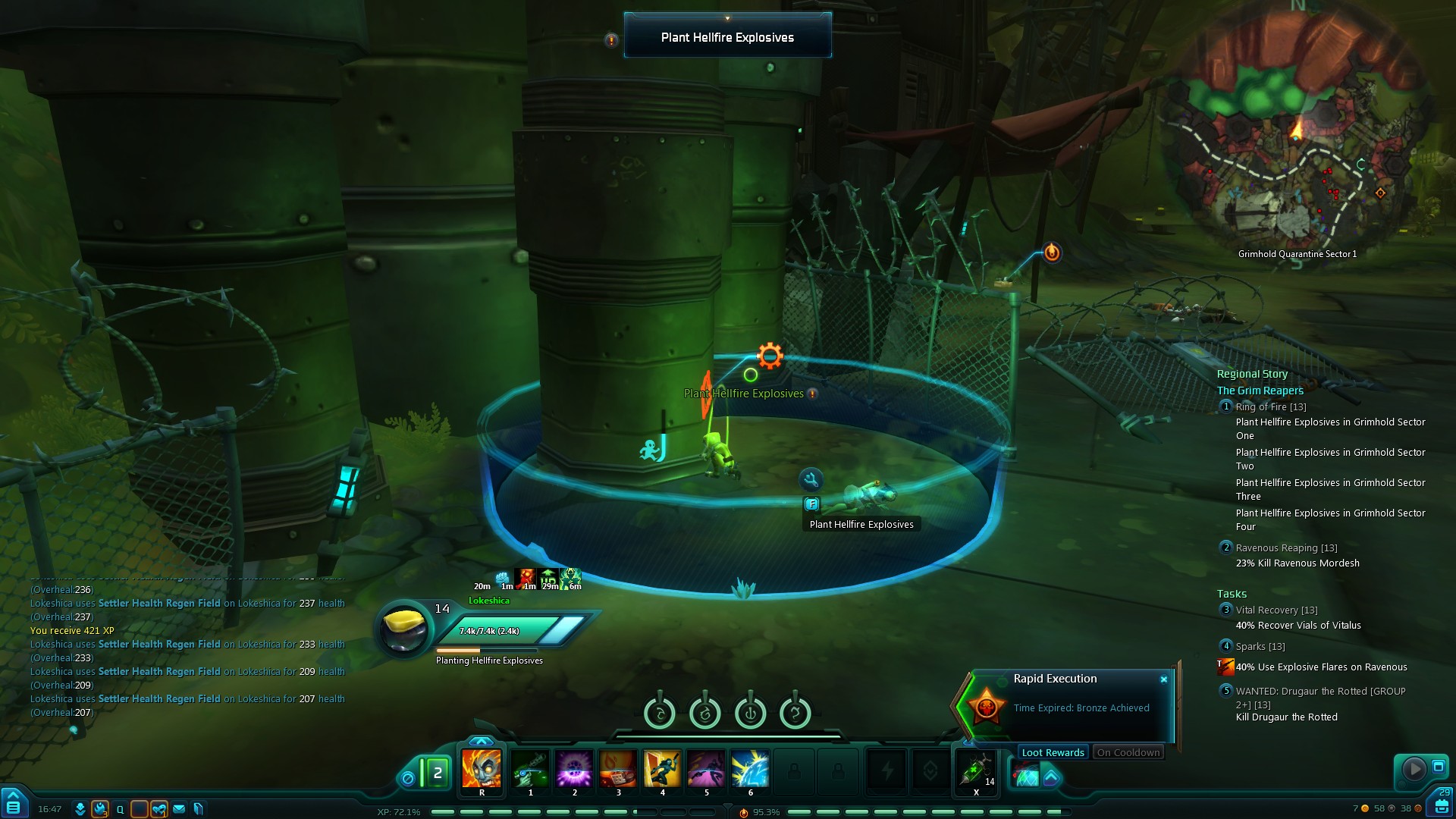Use the yellow gunner ability in slot 4

point(662,768)
